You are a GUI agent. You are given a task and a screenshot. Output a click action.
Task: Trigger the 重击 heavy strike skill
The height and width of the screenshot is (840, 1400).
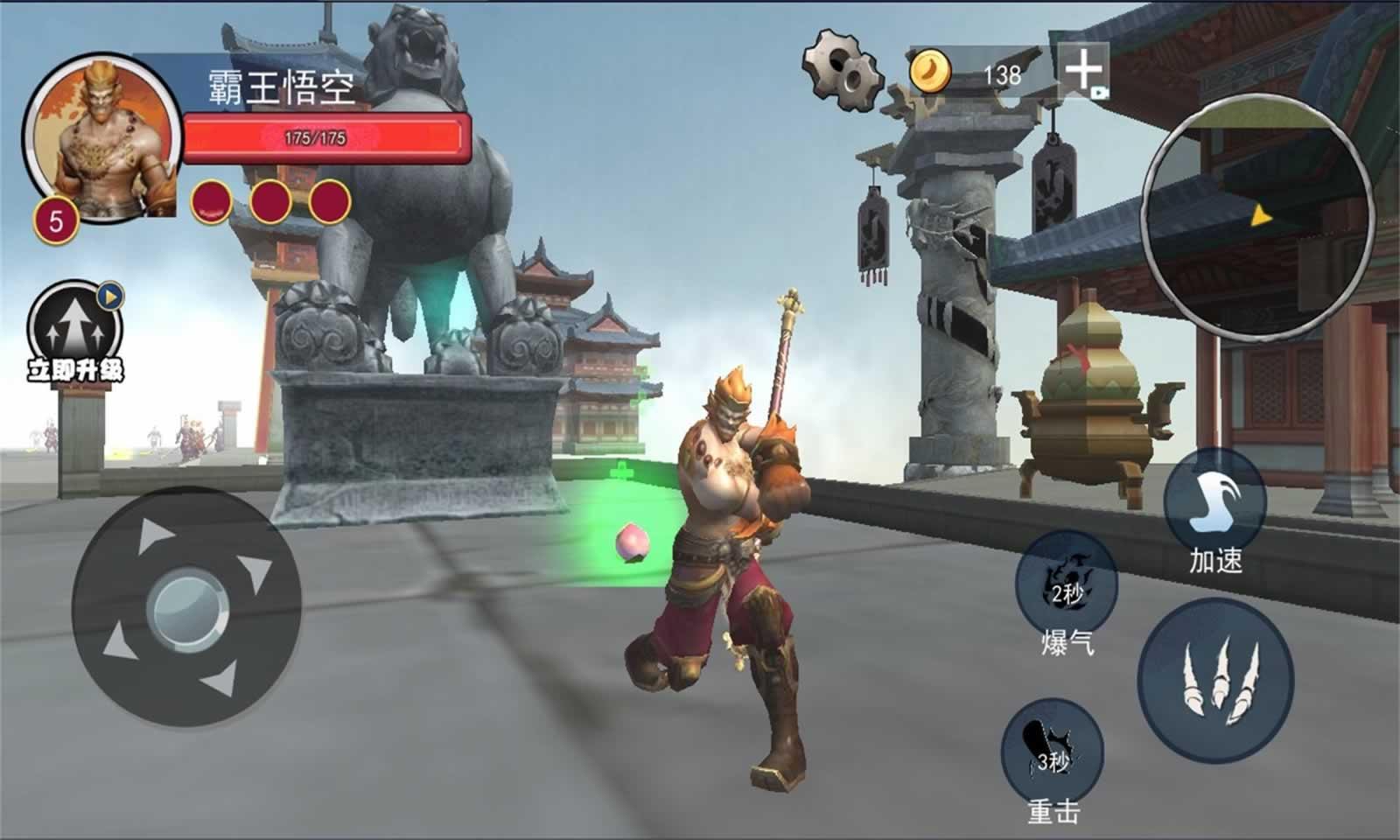[1052, 751]
